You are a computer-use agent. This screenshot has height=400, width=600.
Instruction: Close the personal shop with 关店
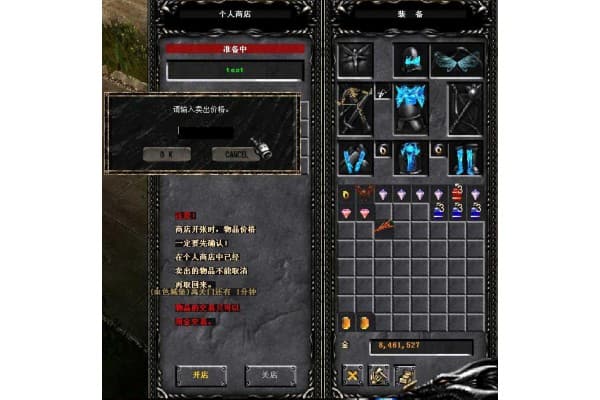[x=270, y=374]
